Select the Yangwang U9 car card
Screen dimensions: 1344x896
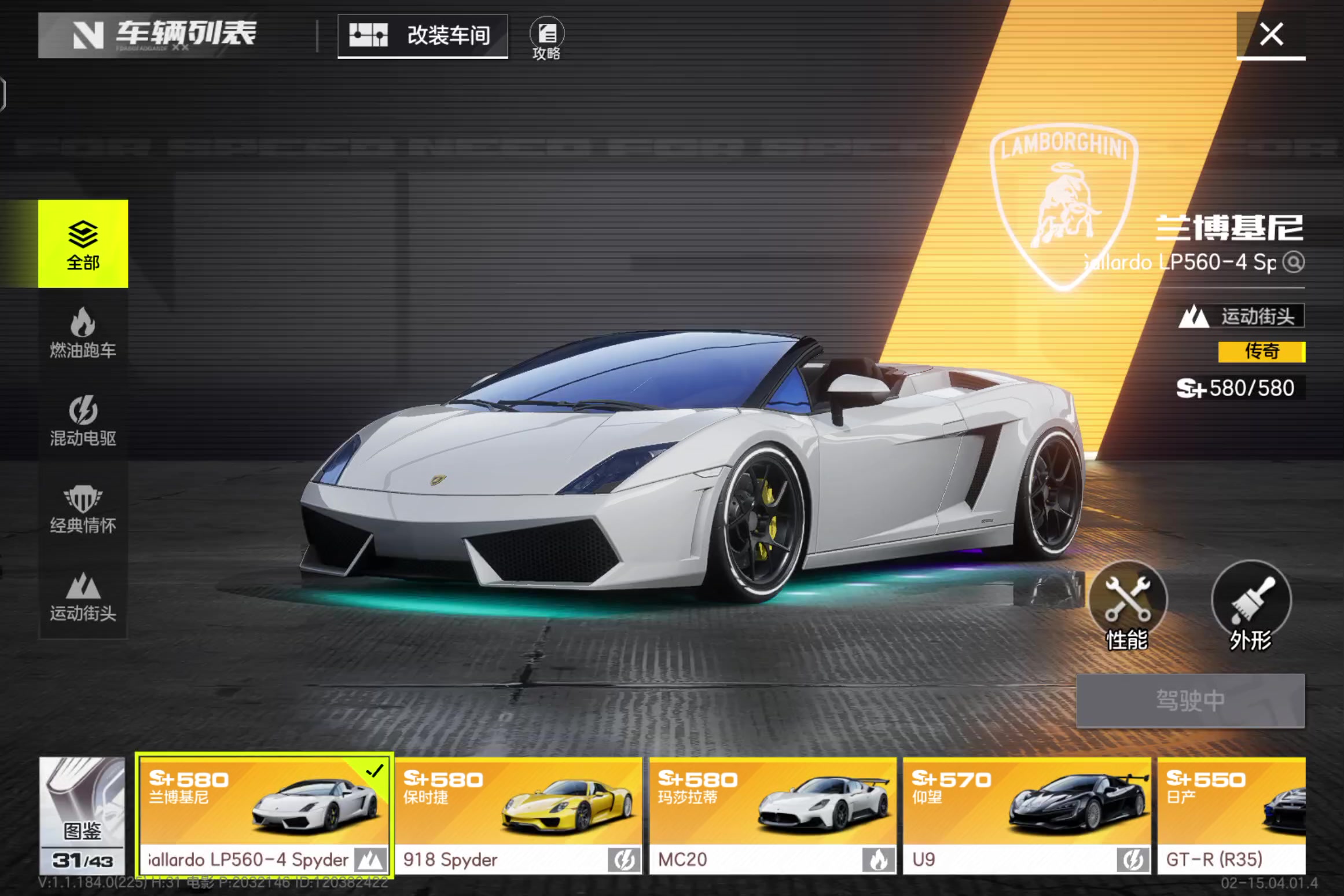click(1027, 815)
